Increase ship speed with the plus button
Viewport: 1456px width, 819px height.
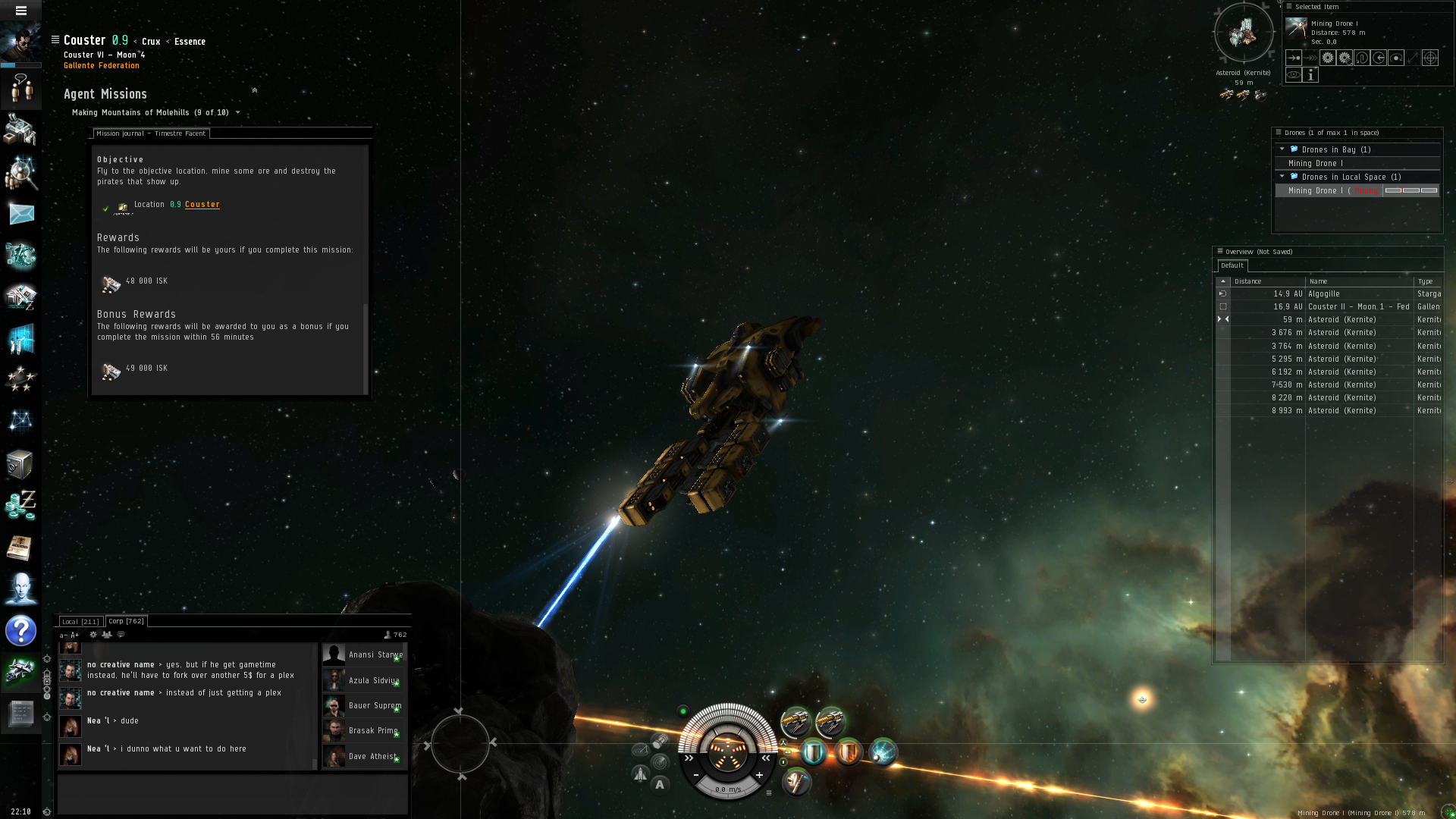[759, 775]
